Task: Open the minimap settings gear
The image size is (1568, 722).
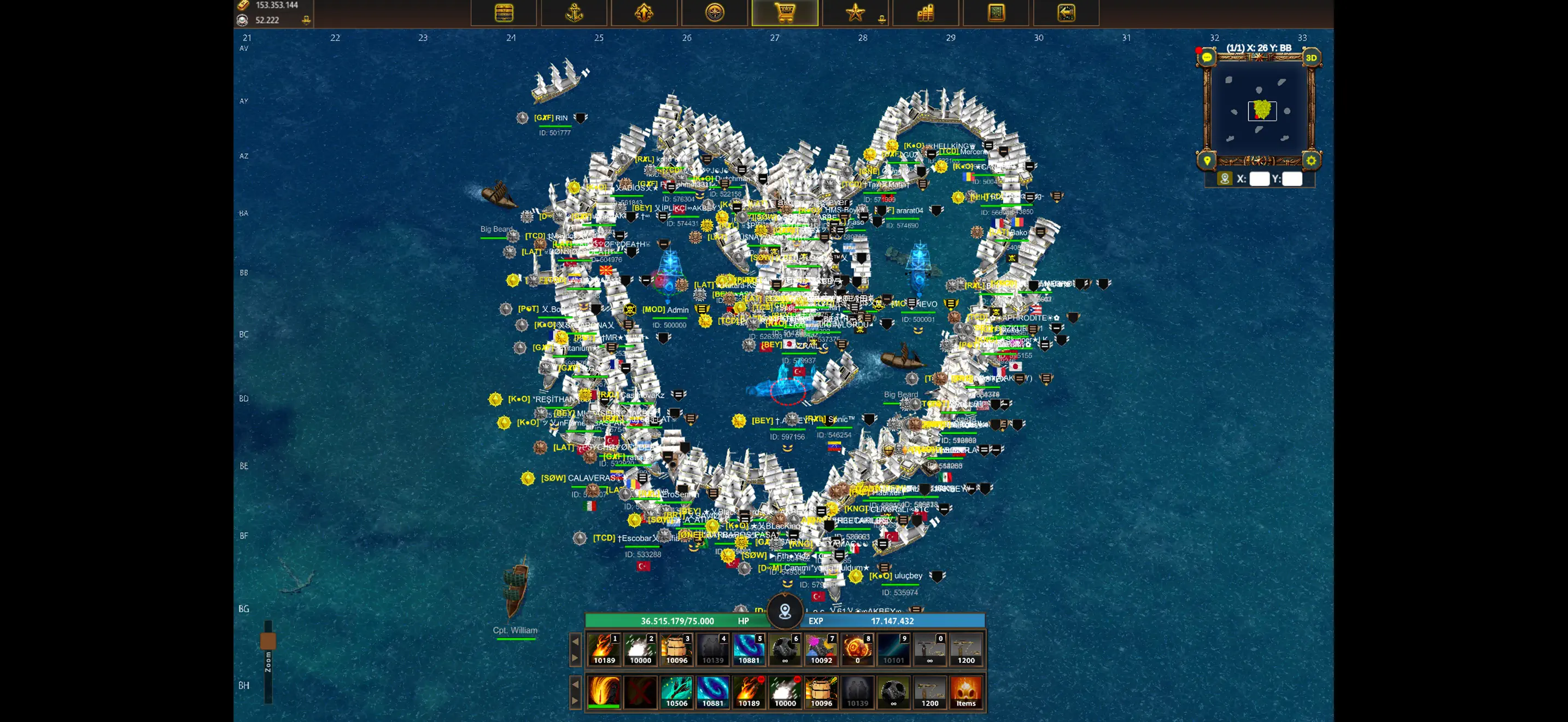Action: (x=1310, y=160)
